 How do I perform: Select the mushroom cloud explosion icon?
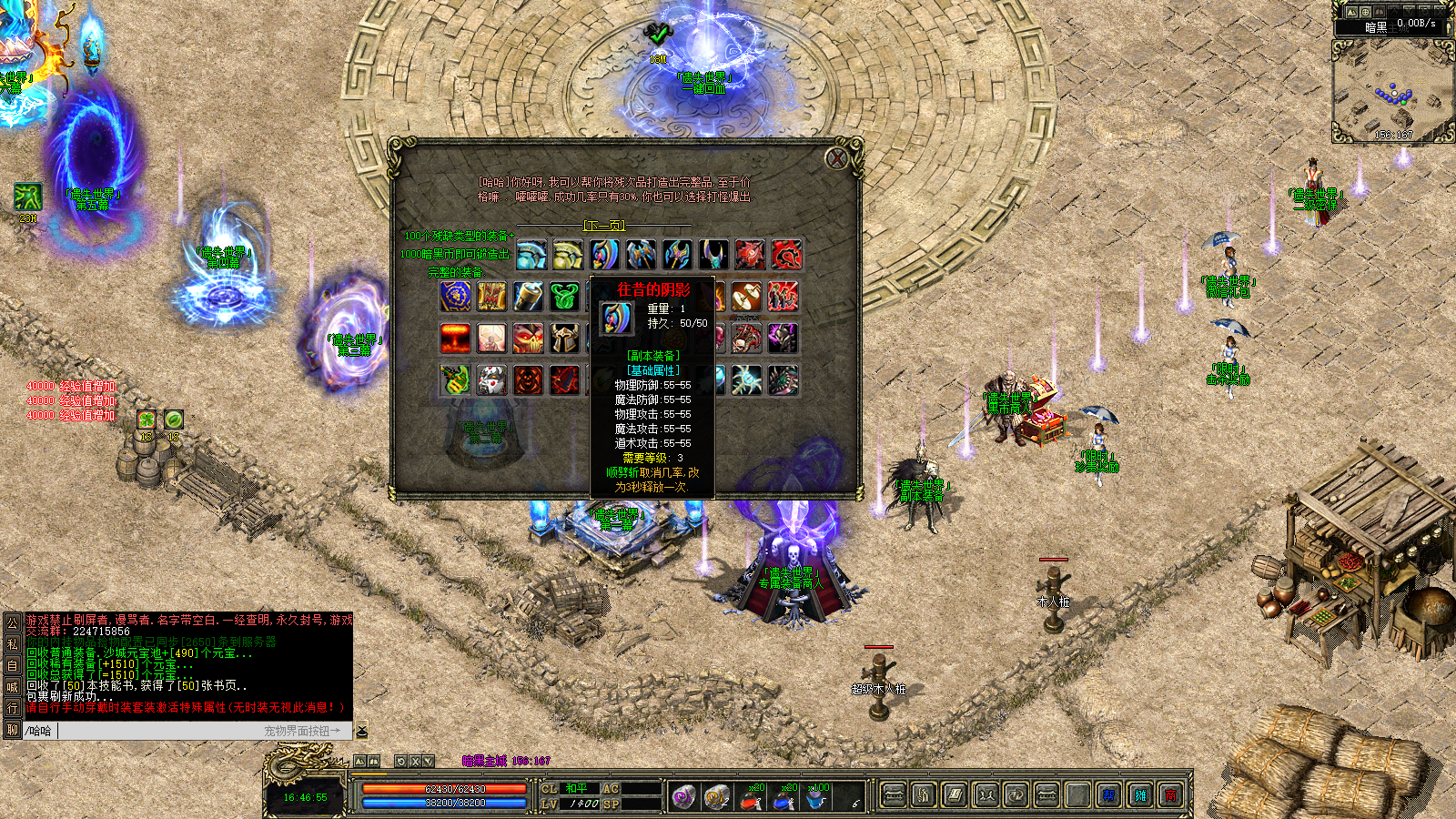pos(455,338)
